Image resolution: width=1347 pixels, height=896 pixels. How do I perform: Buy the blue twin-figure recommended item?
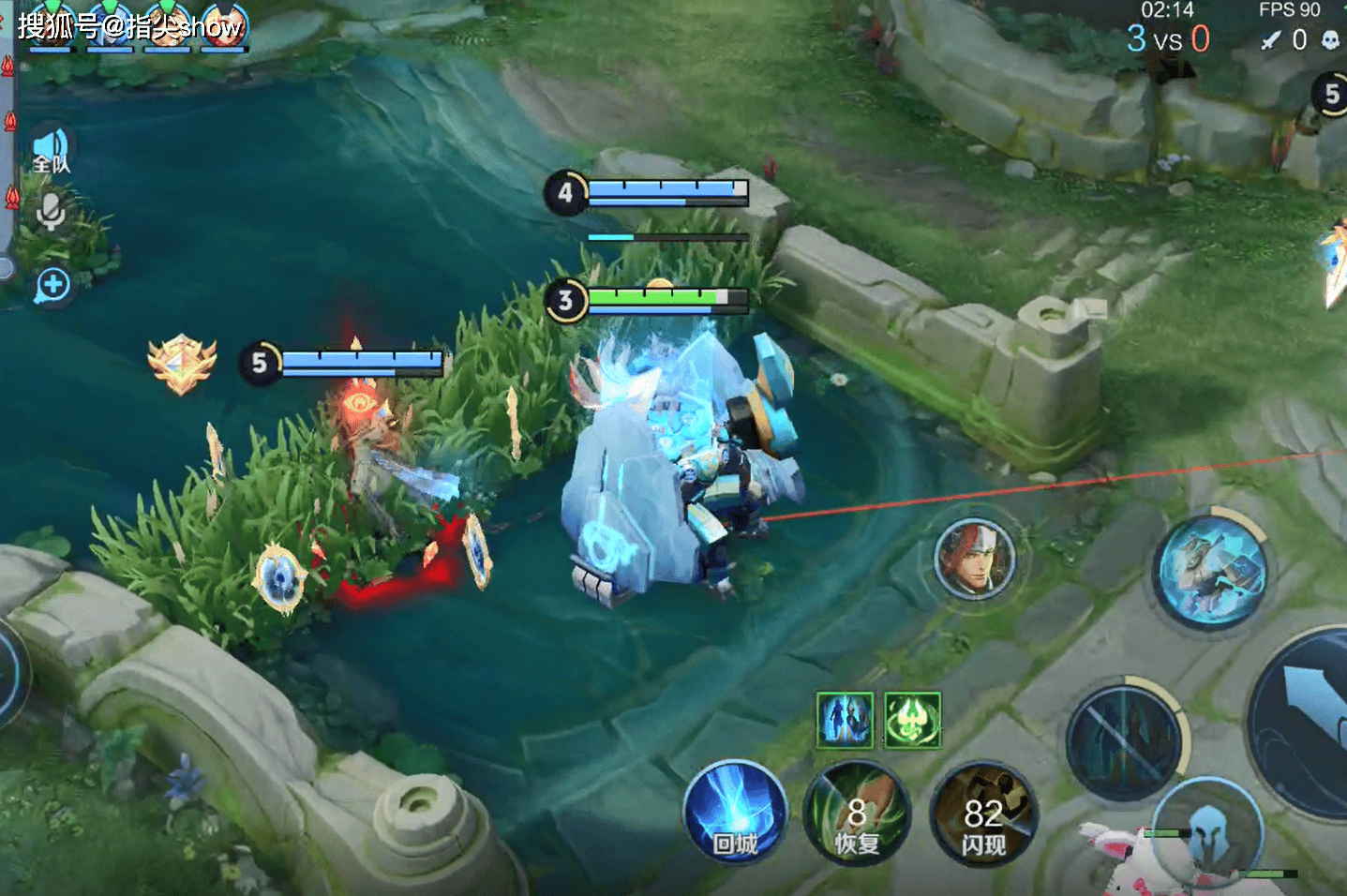point(845,720)
